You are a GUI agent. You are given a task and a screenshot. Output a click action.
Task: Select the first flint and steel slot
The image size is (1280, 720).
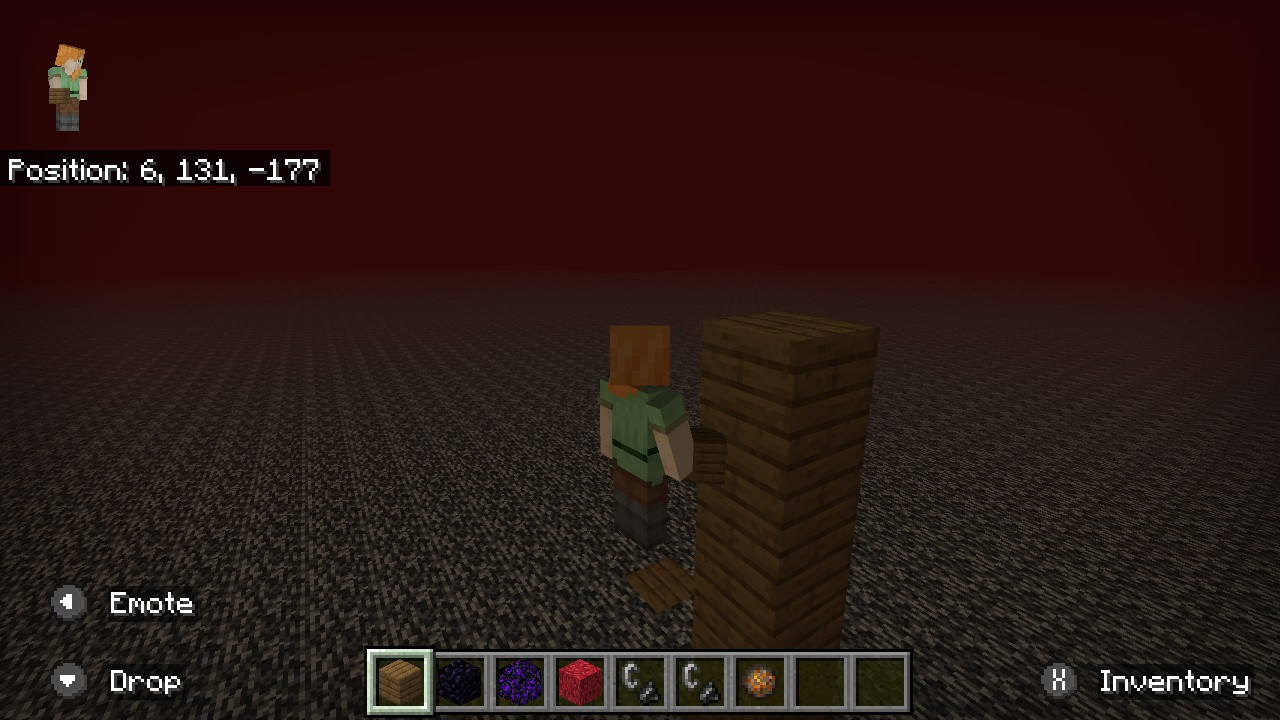pos(640,682)
